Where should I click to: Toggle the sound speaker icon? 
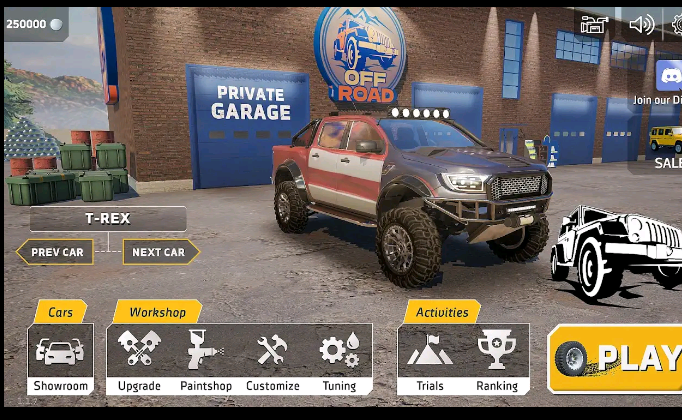point(641,25)
